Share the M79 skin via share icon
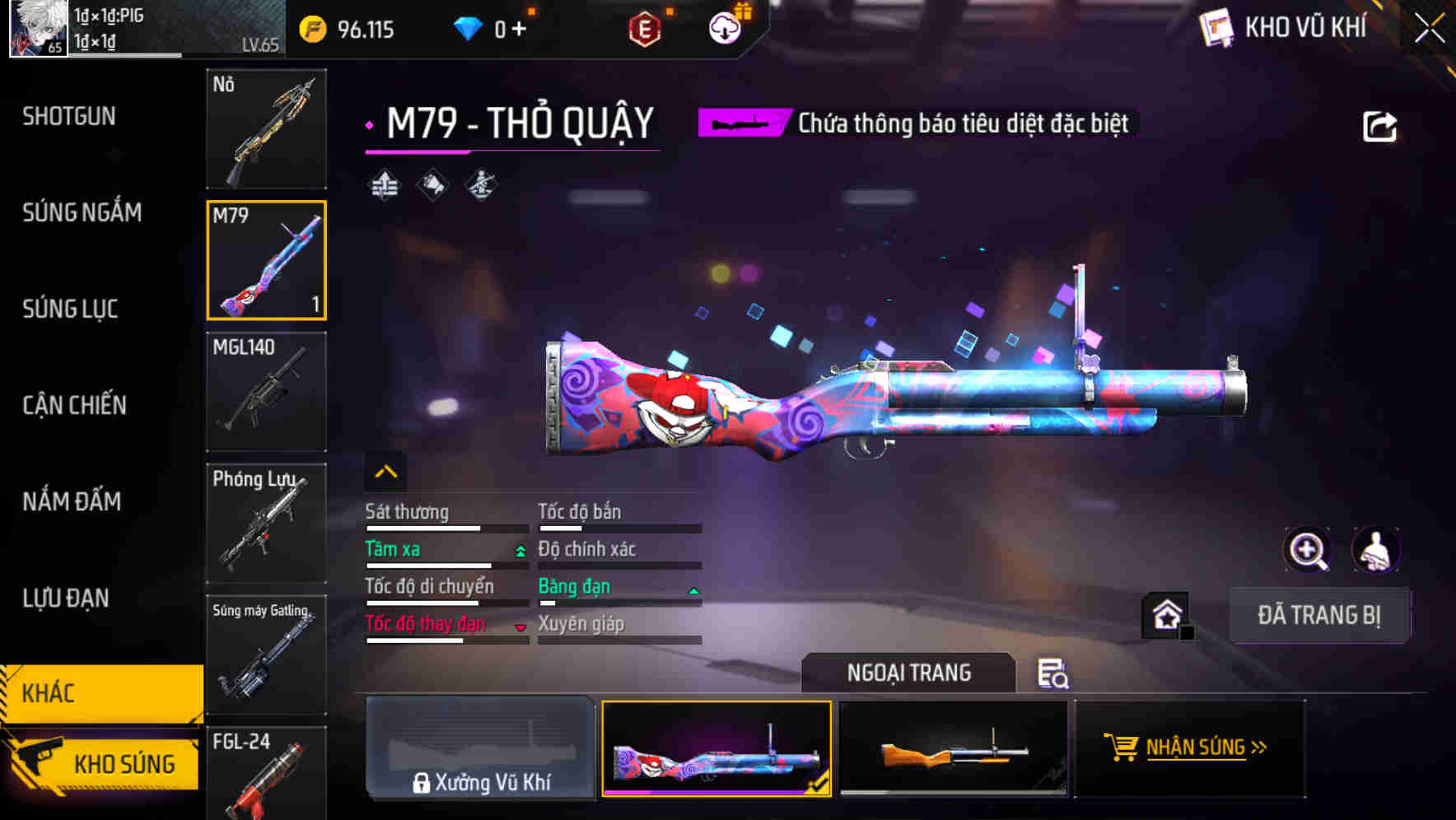 [1379, 127]
